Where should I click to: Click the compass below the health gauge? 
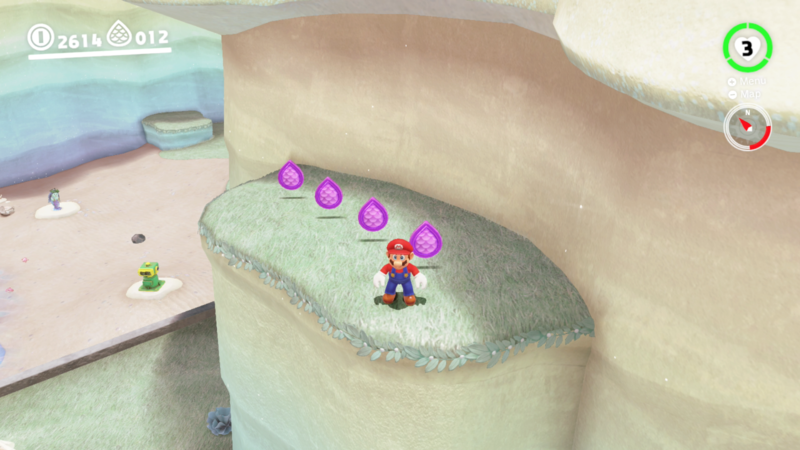click(747, 128)
